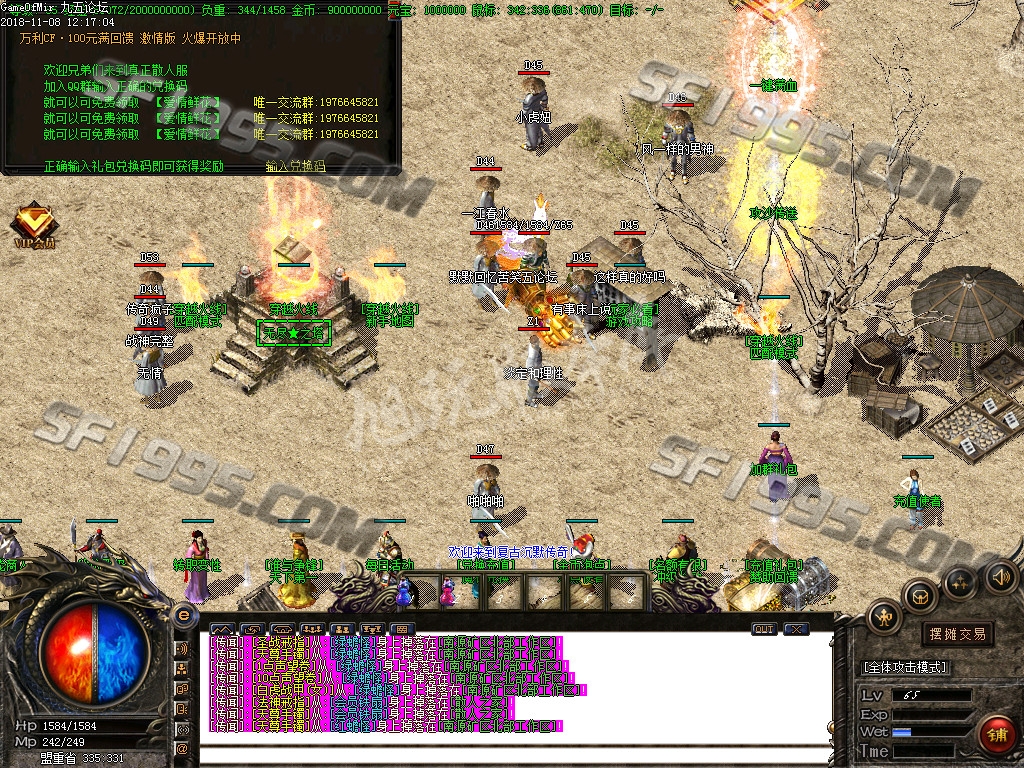Image resolution: width=1024 pixels, height=768 pixels.
Task: Open the character status round button
Action: pos(883,618)
